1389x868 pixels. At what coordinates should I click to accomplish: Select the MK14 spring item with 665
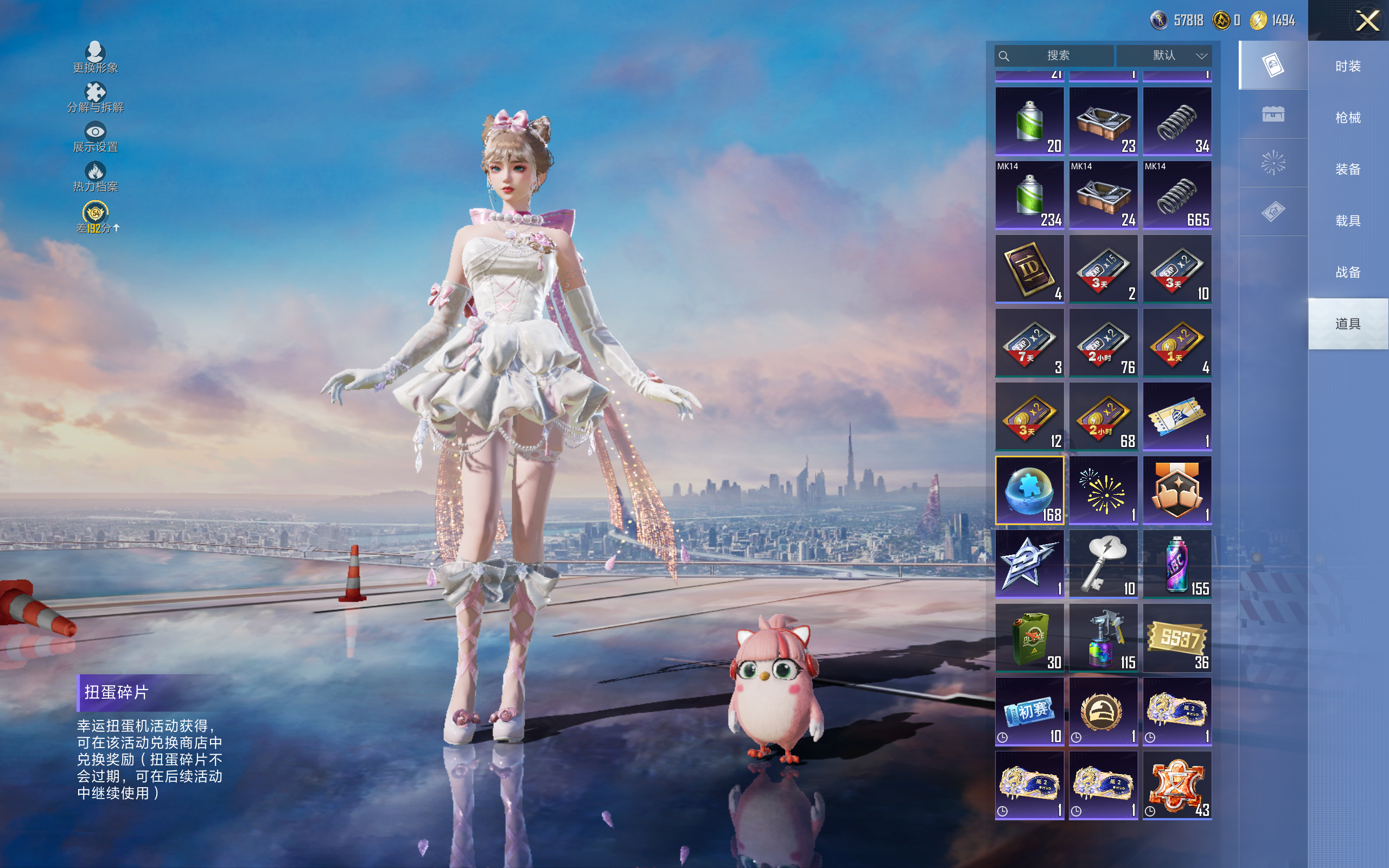(1177, 195)
